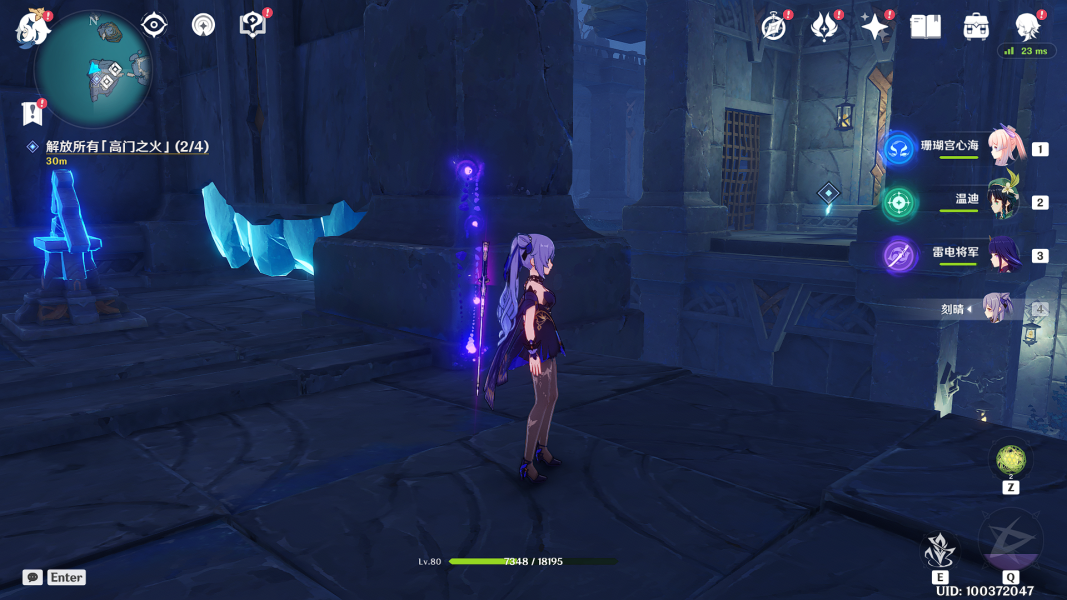Toggle the eye-shaped sight icon
This screenshot has height=600, width=1067.
tap(154, 25)
